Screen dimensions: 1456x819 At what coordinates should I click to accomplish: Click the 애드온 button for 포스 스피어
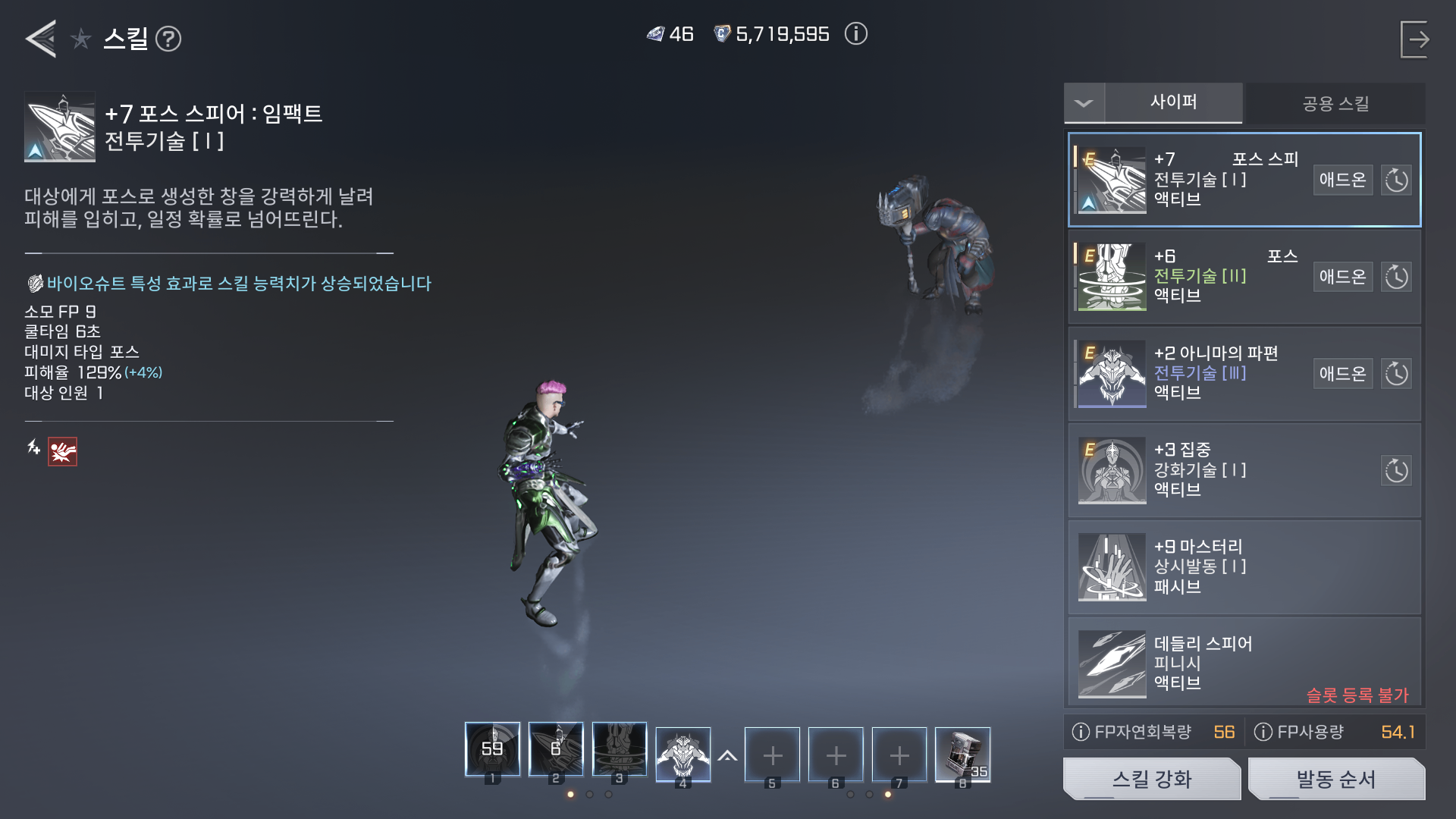pos(1342,179)
